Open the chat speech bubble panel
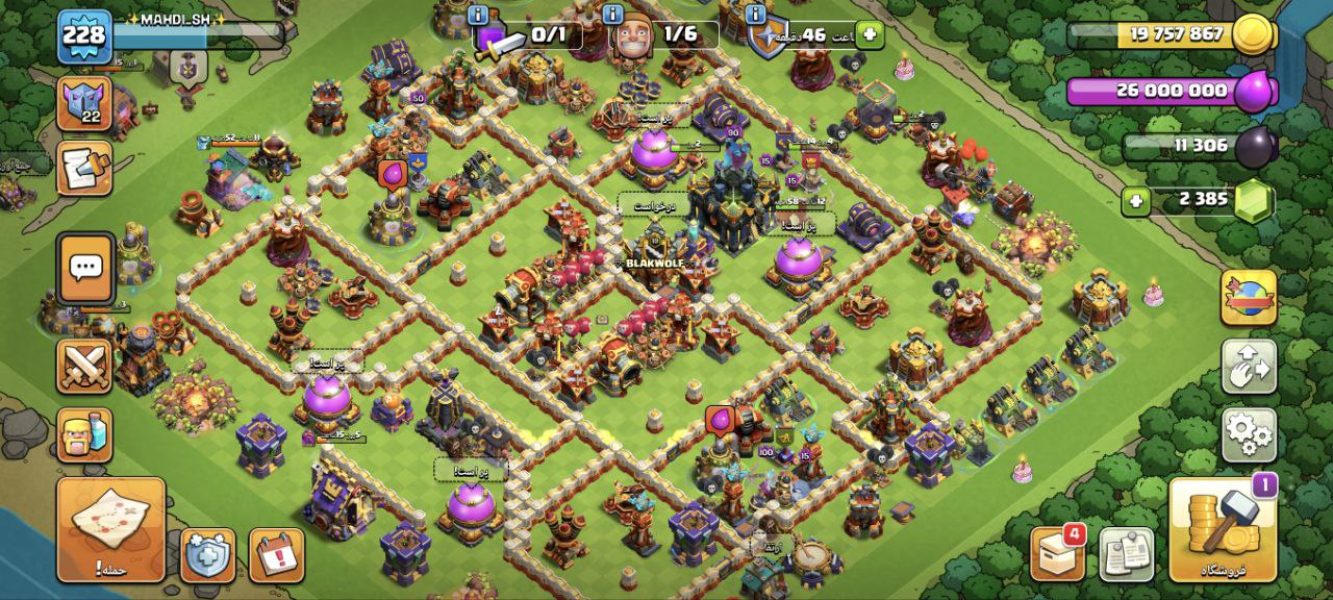The image size is (1333, 600). (85, 267)
